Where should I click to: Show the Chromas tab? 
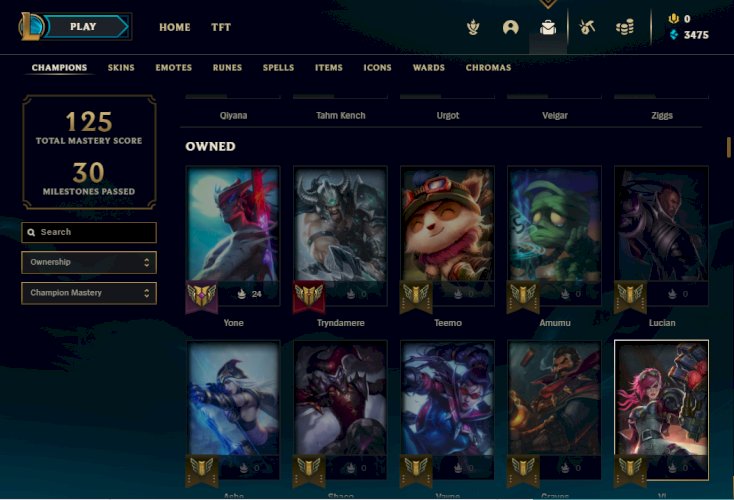tap(488, 68)
